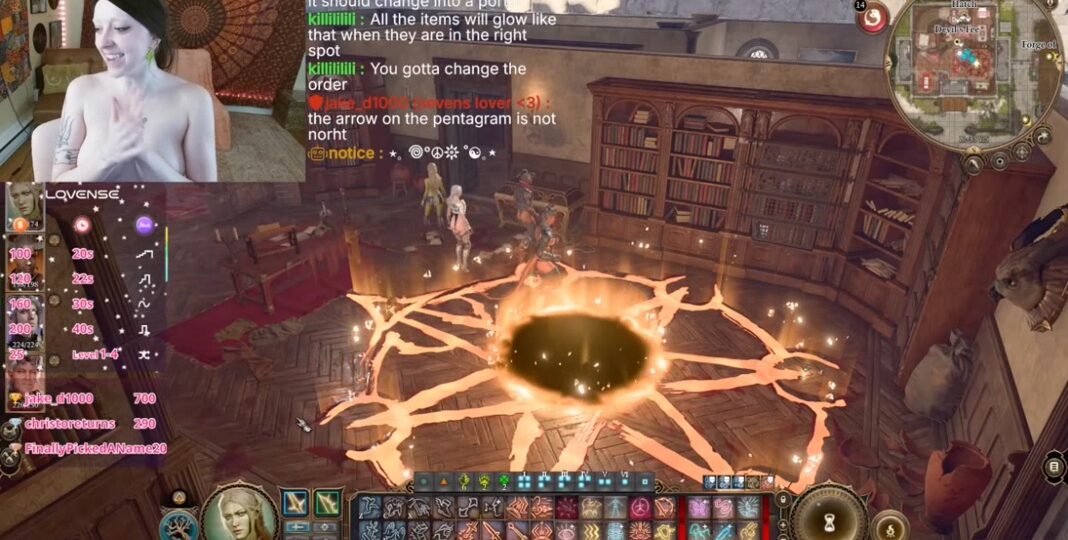Select the melee weapon set slot

pos(296,502)
